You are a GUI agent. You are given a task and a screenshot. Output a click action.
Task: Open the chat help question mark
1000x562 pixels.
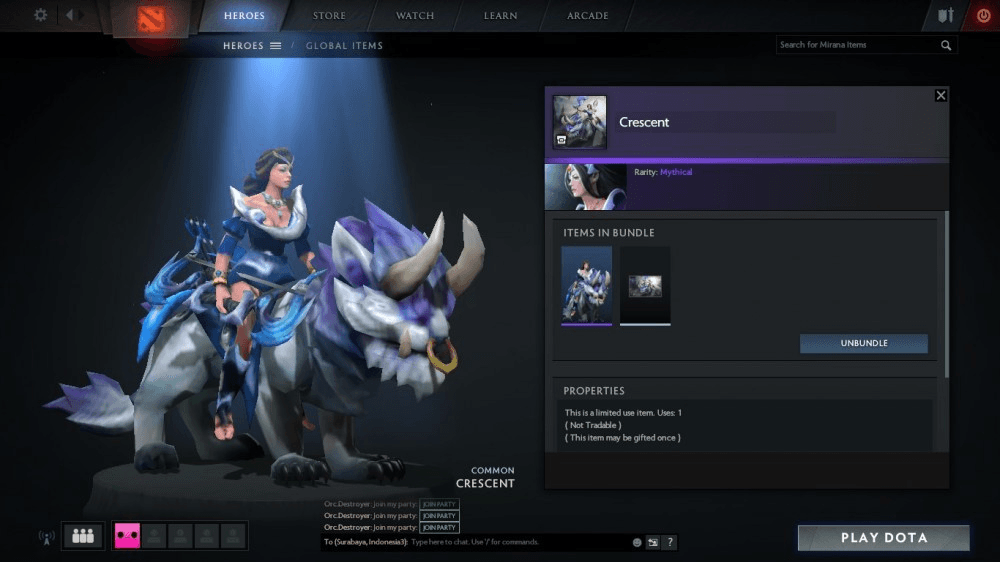coord(670,542)
